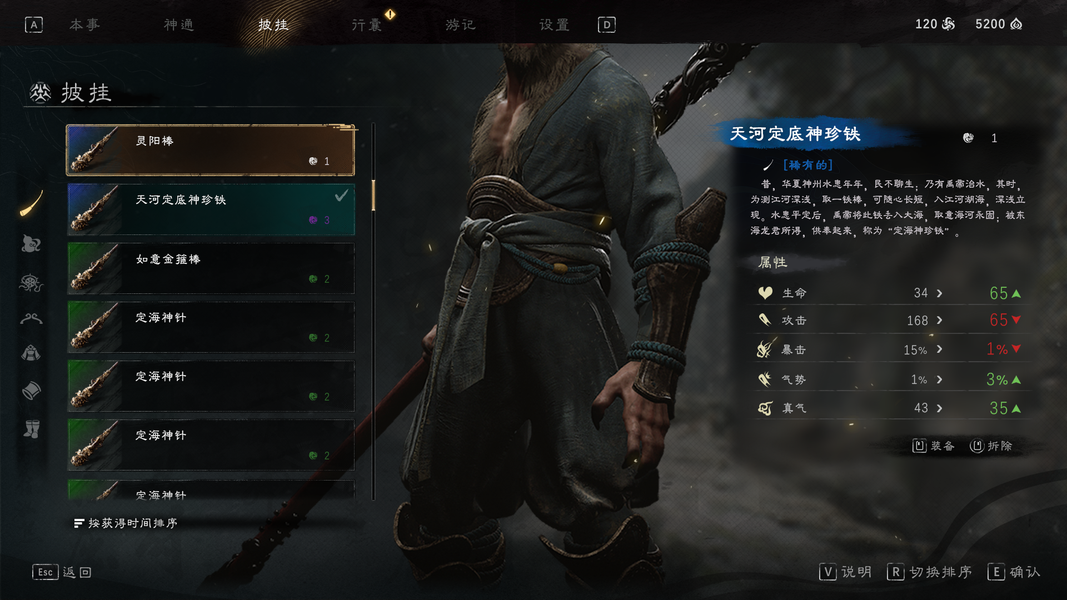
Task: Select the 灵阳棒 weapon entry
Action: pos(210,150)
